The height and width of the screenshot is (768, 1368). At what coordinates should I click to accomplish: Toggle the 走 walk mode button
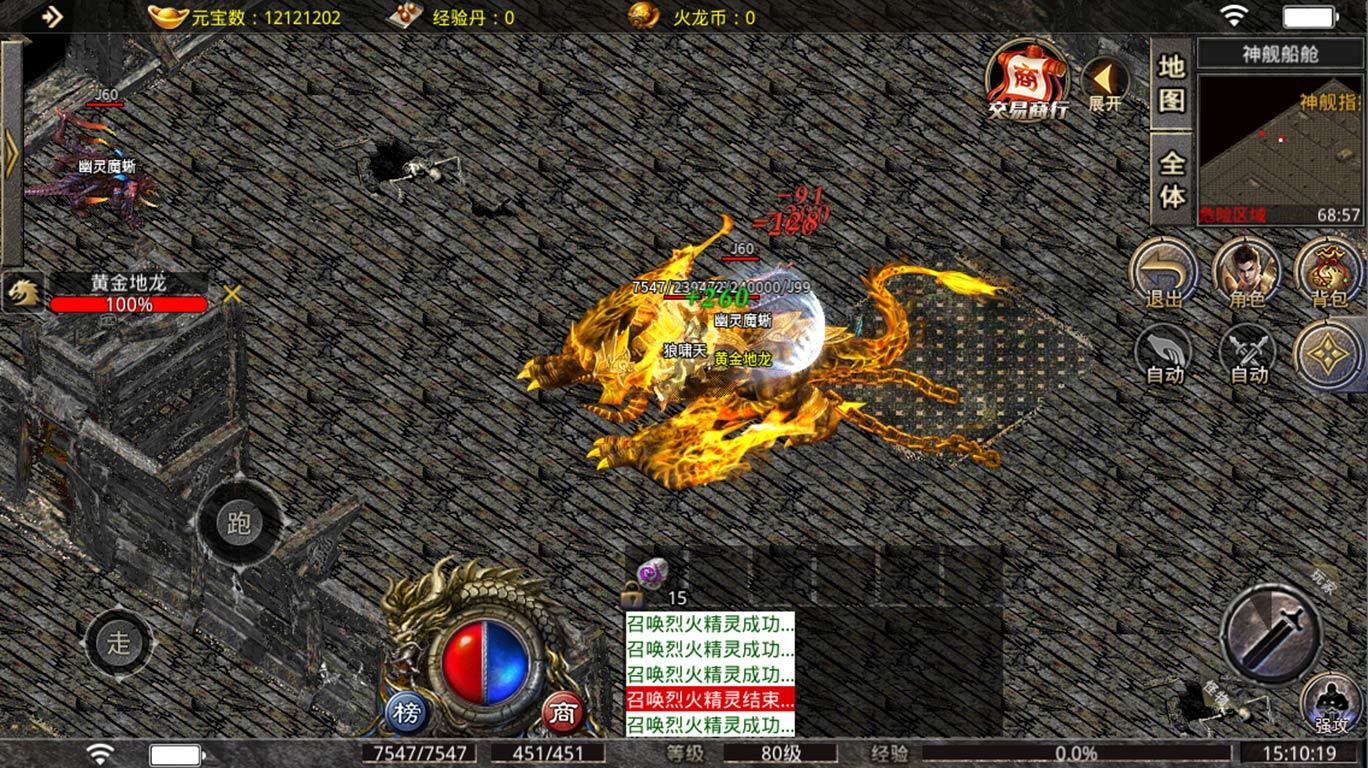pos(120,643)
